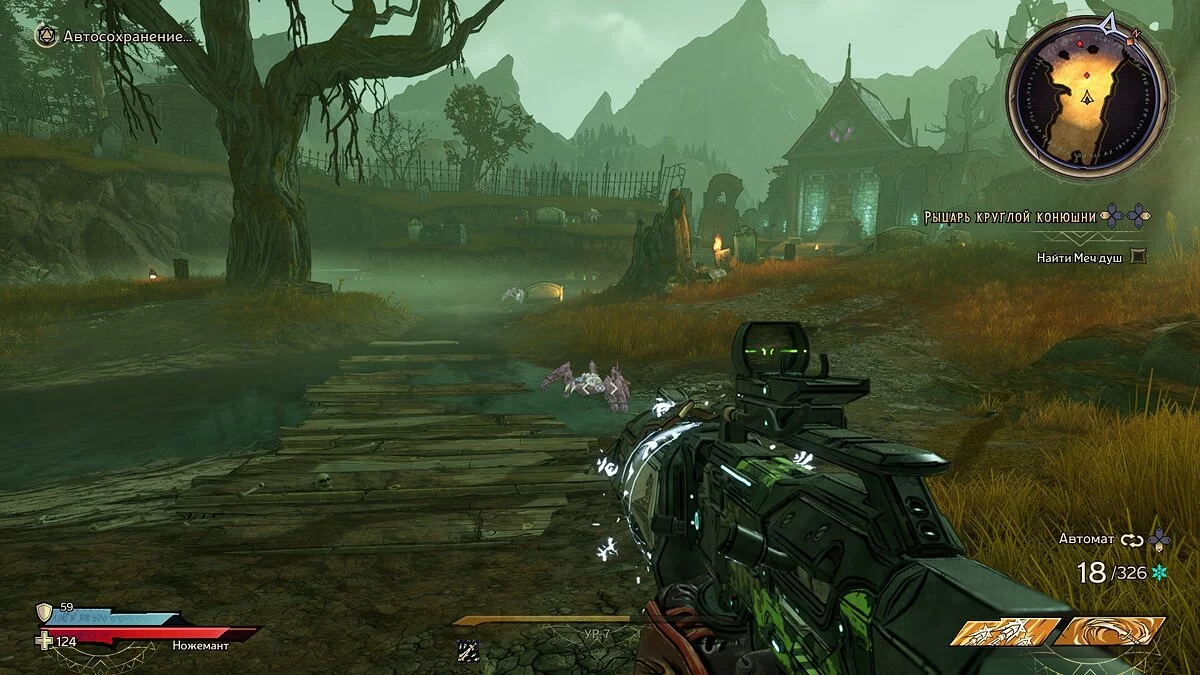
Task: Click the health cross icon
Action: click(x=45, y=640)
